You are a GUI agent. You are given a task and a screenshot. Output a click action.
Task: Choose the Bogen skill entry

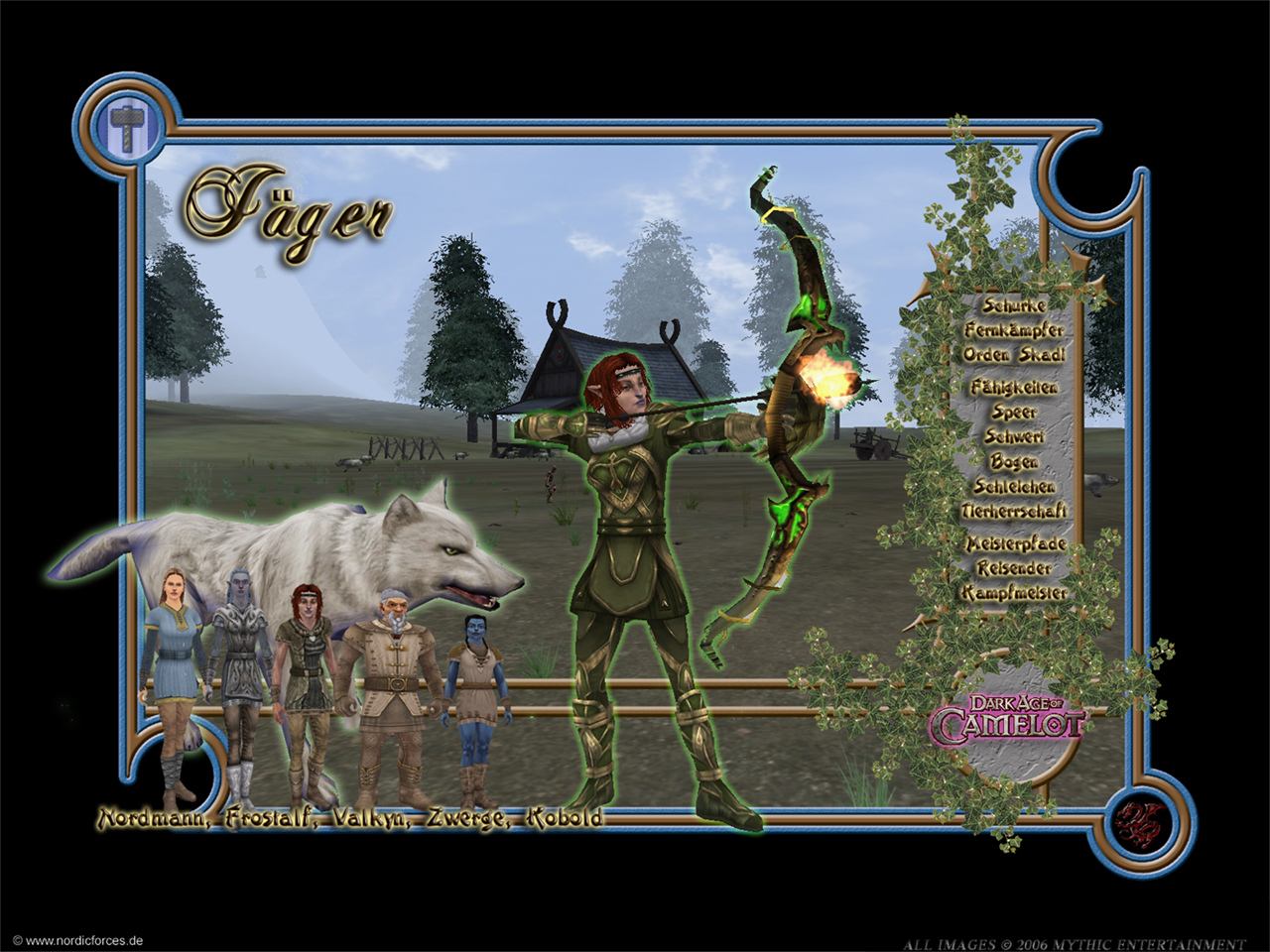click(1014, 461)
